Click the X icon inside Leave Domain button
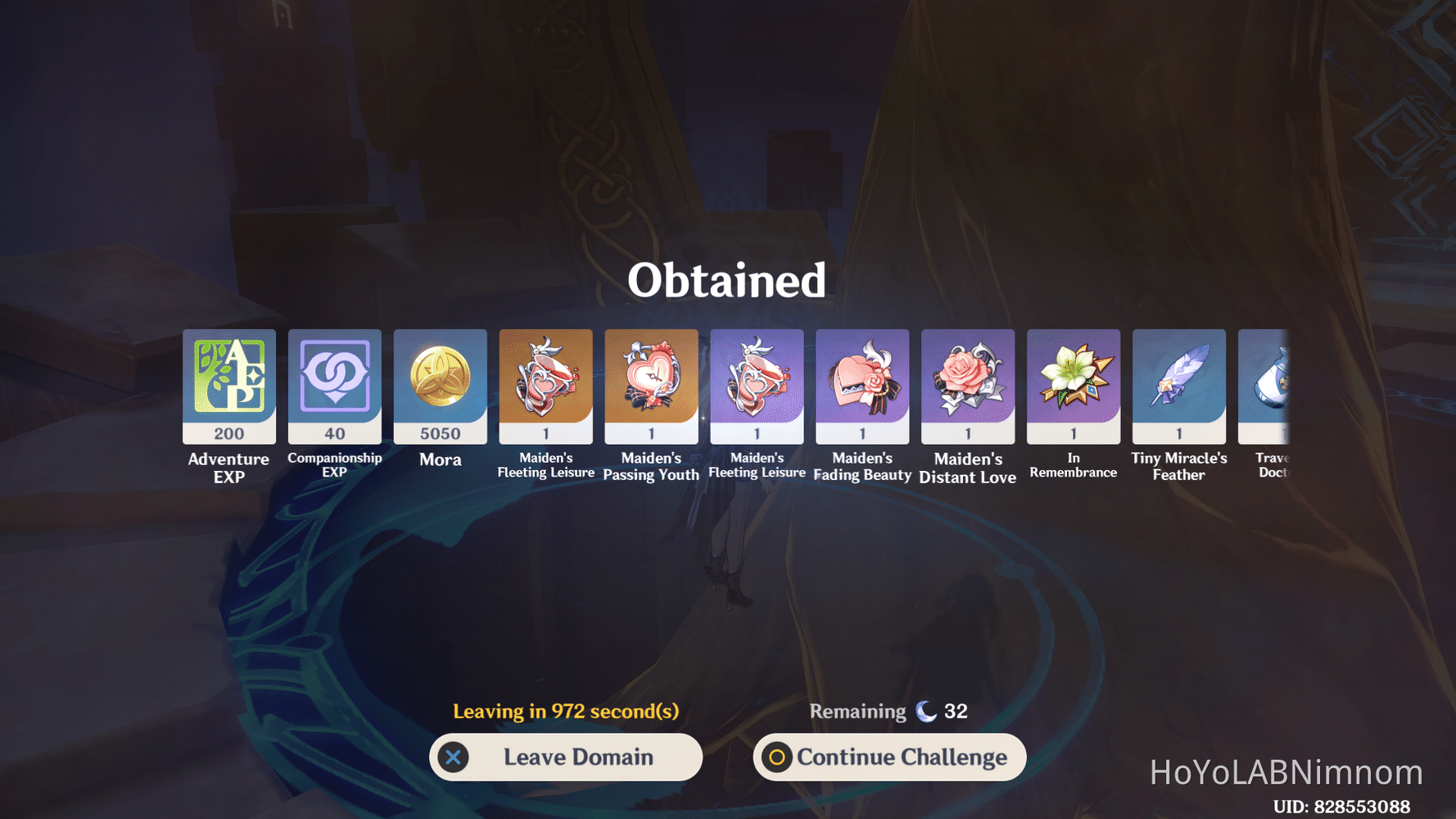Viewport: 1456px width, 819px height. coord(456,757)
